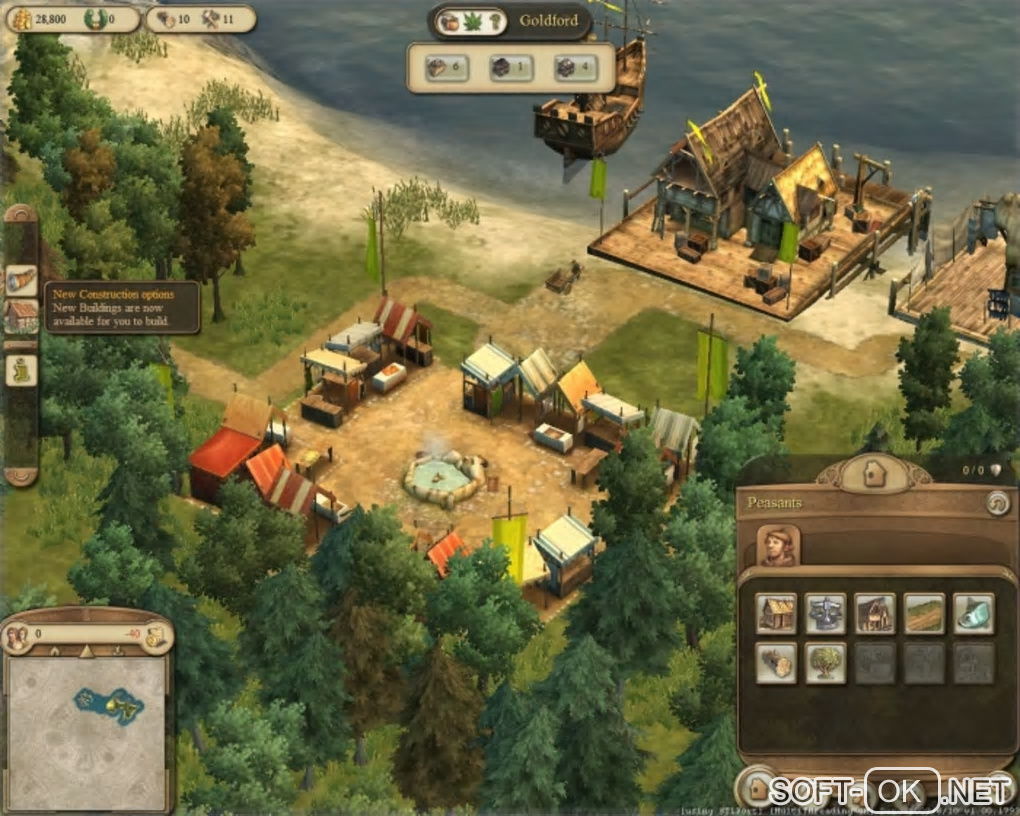Select the wood logs lumberjack icon
Screen dimensions: 1020x816
[776, 662]
